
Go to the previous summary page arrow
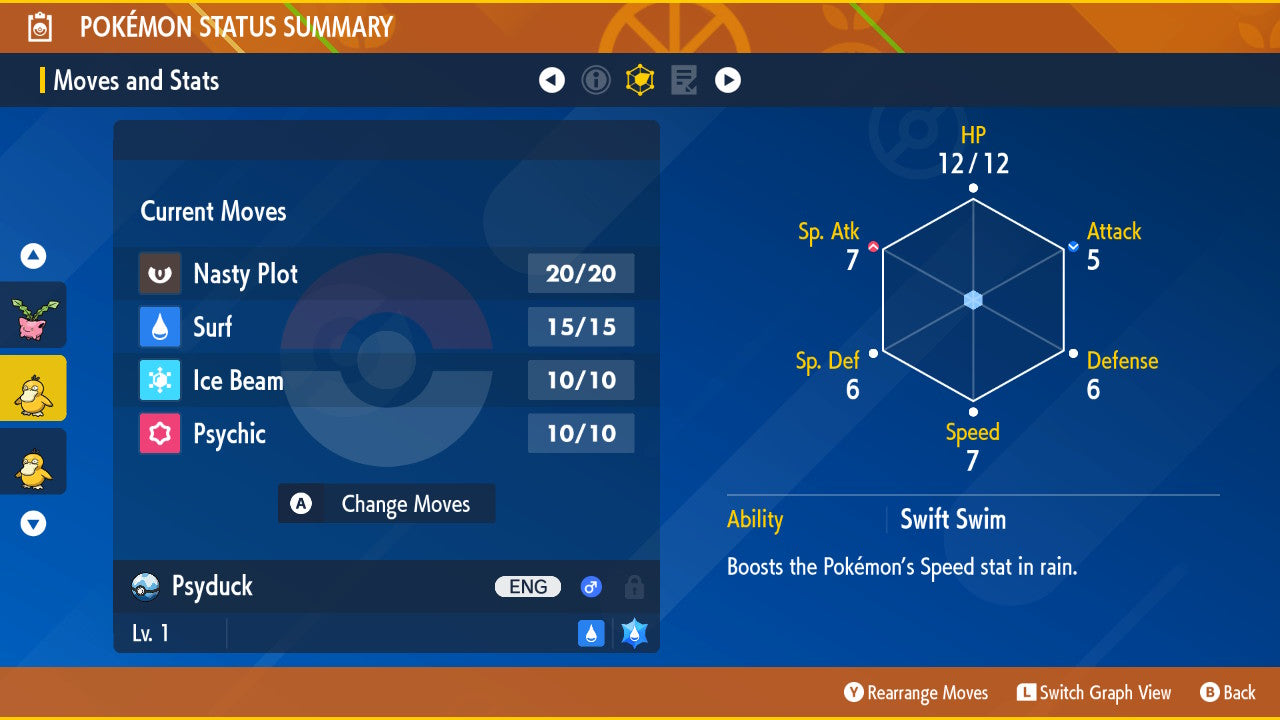click(552, 80)
